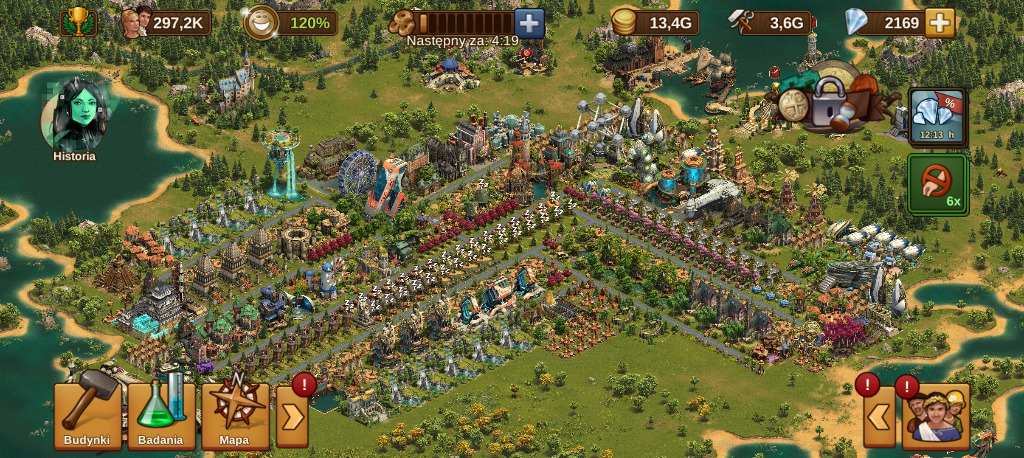
Task: Open the Budynki build menu
Action: click(x=88, y=414)
